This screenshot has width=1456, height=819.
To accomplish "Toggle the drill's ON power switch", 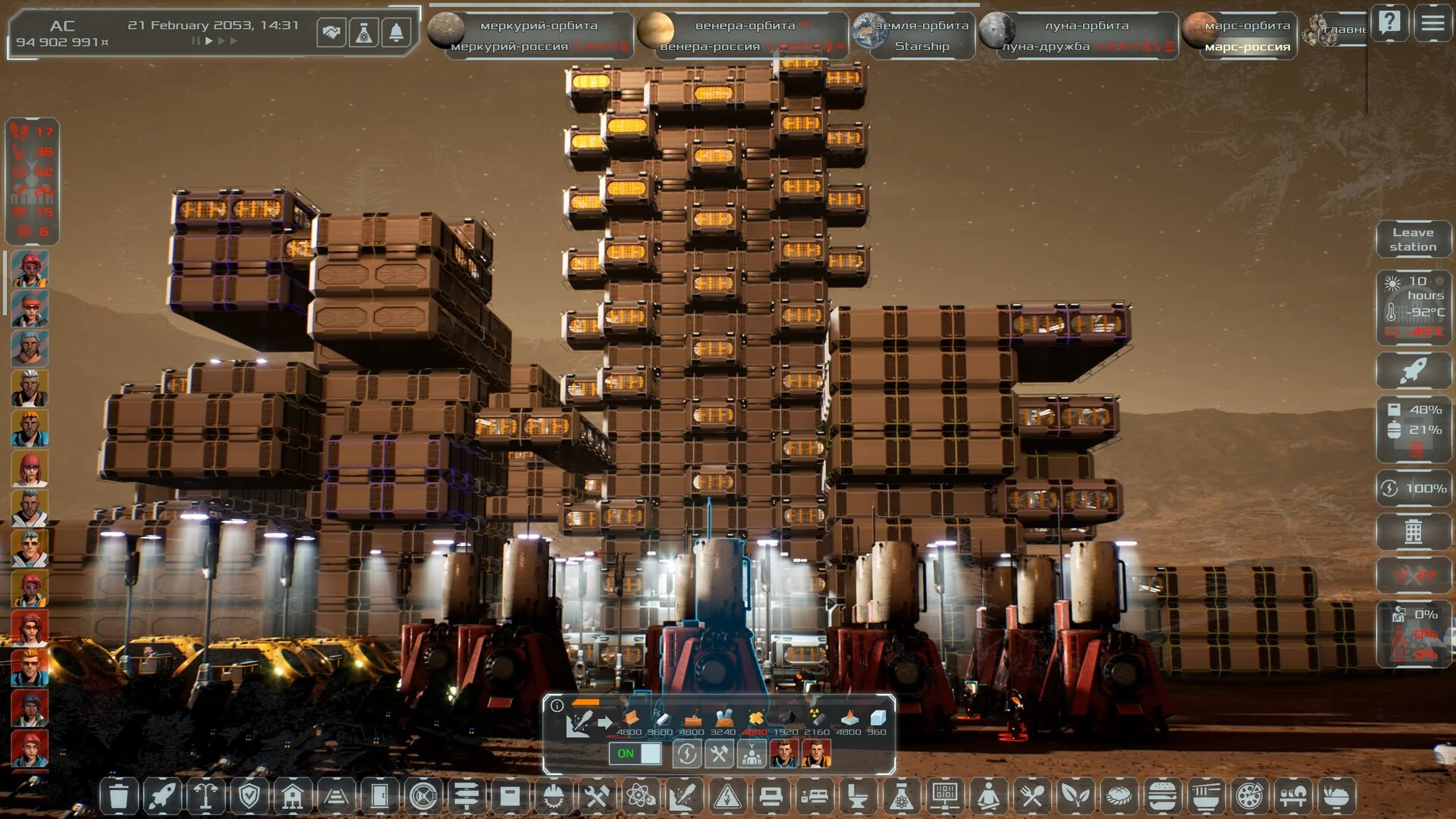I will (x=635, y=754).
